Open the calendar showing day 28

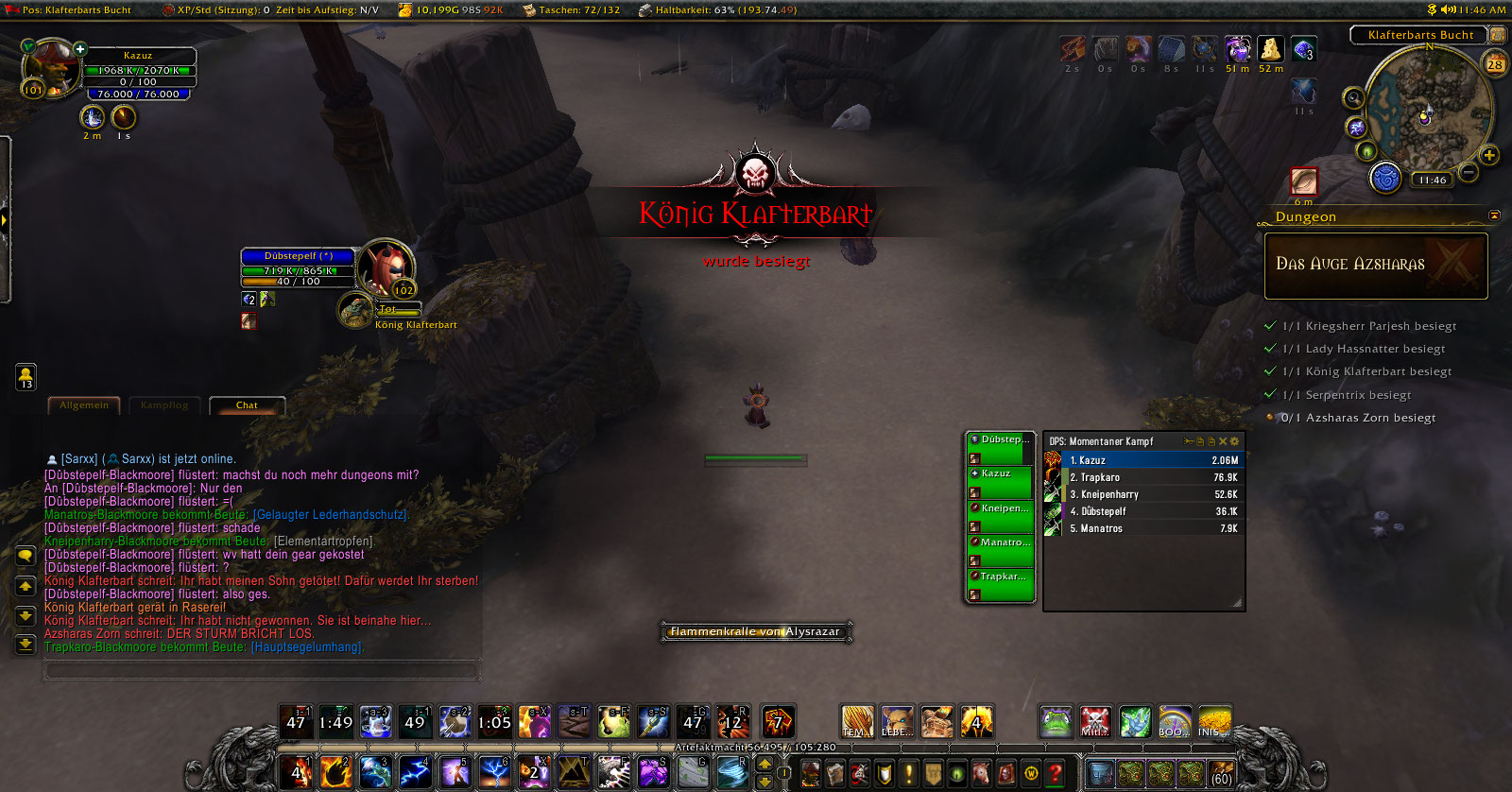coord(1495,64)
